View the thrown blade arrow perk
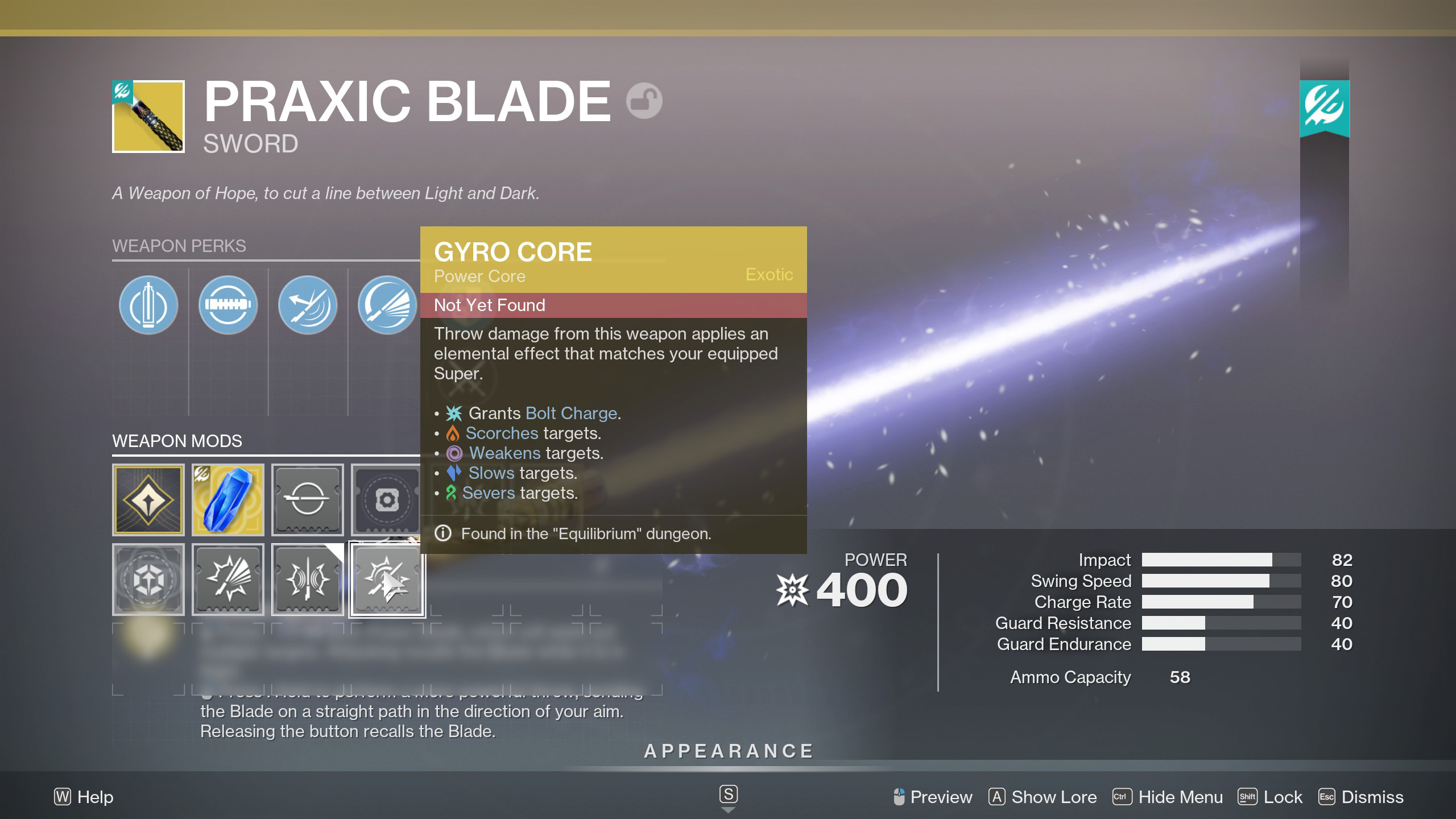 pos(307,305)
